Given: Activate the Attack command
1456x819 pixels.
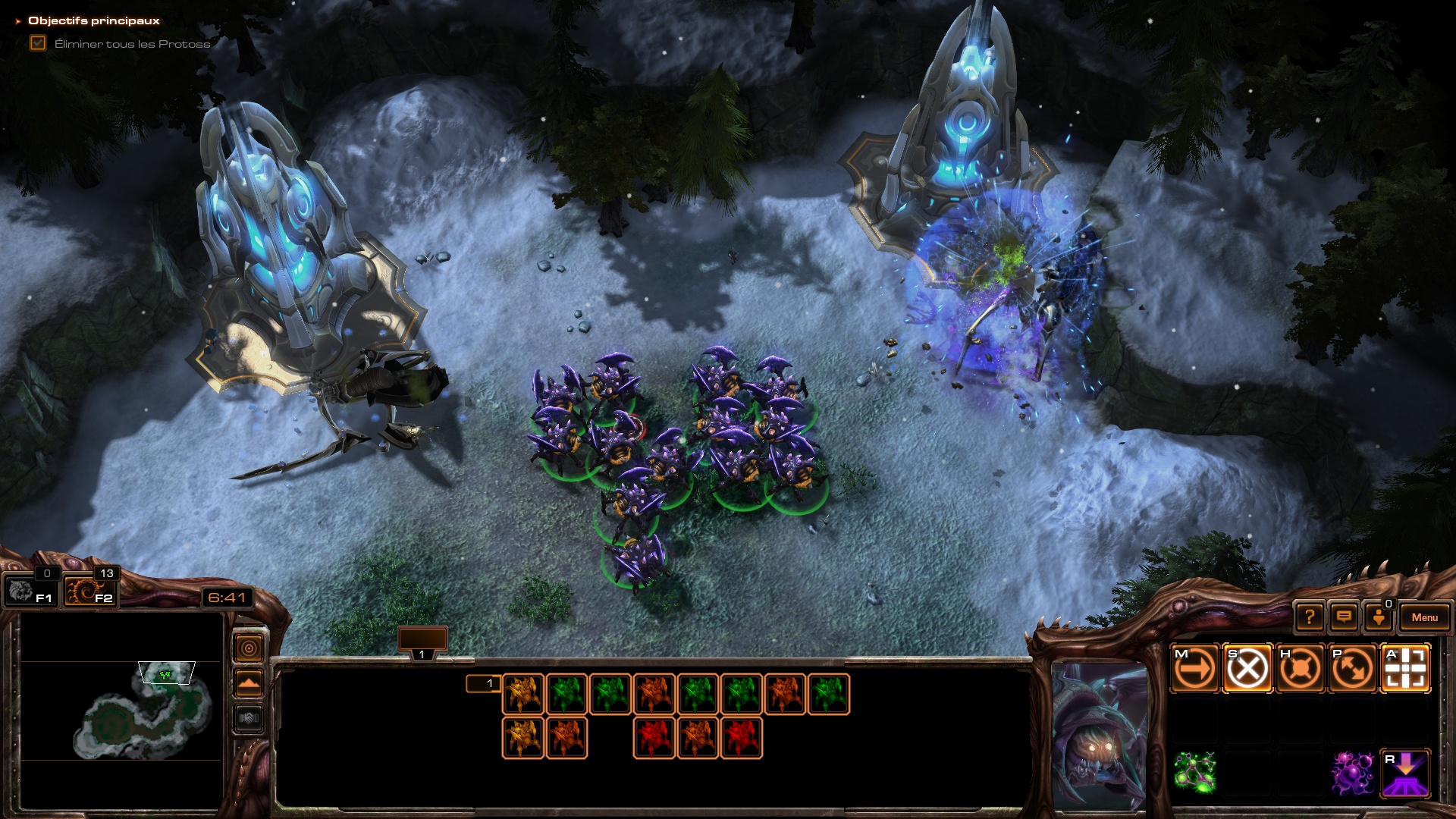Looking at the screenshot, I should 1405,669.
